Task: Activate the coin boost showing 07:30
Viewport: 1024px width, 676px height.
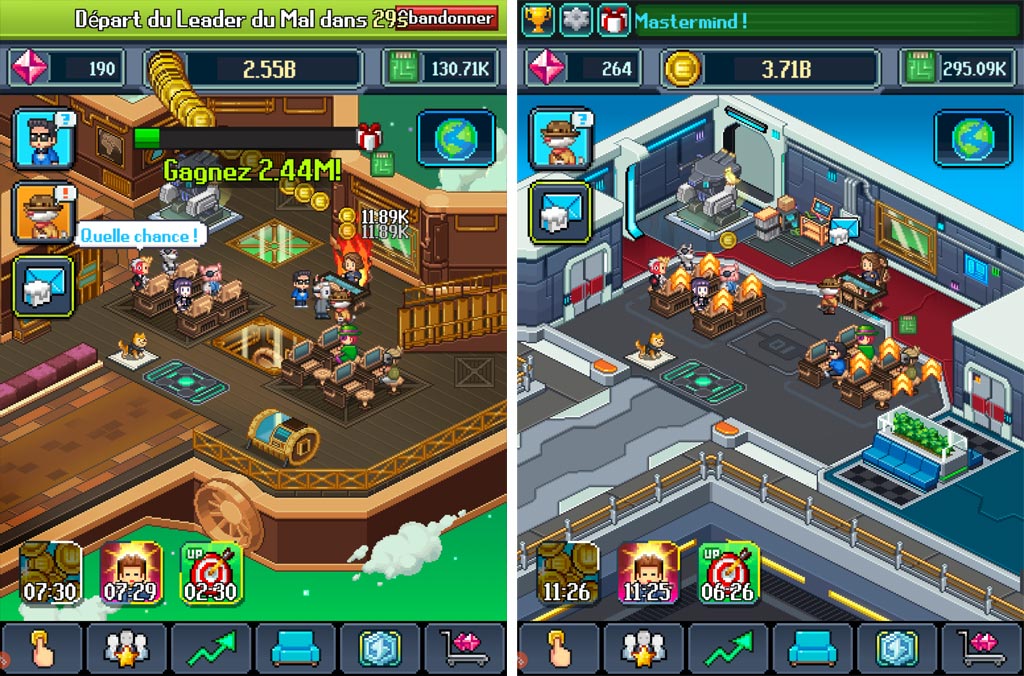Action: tap(51, 574)
